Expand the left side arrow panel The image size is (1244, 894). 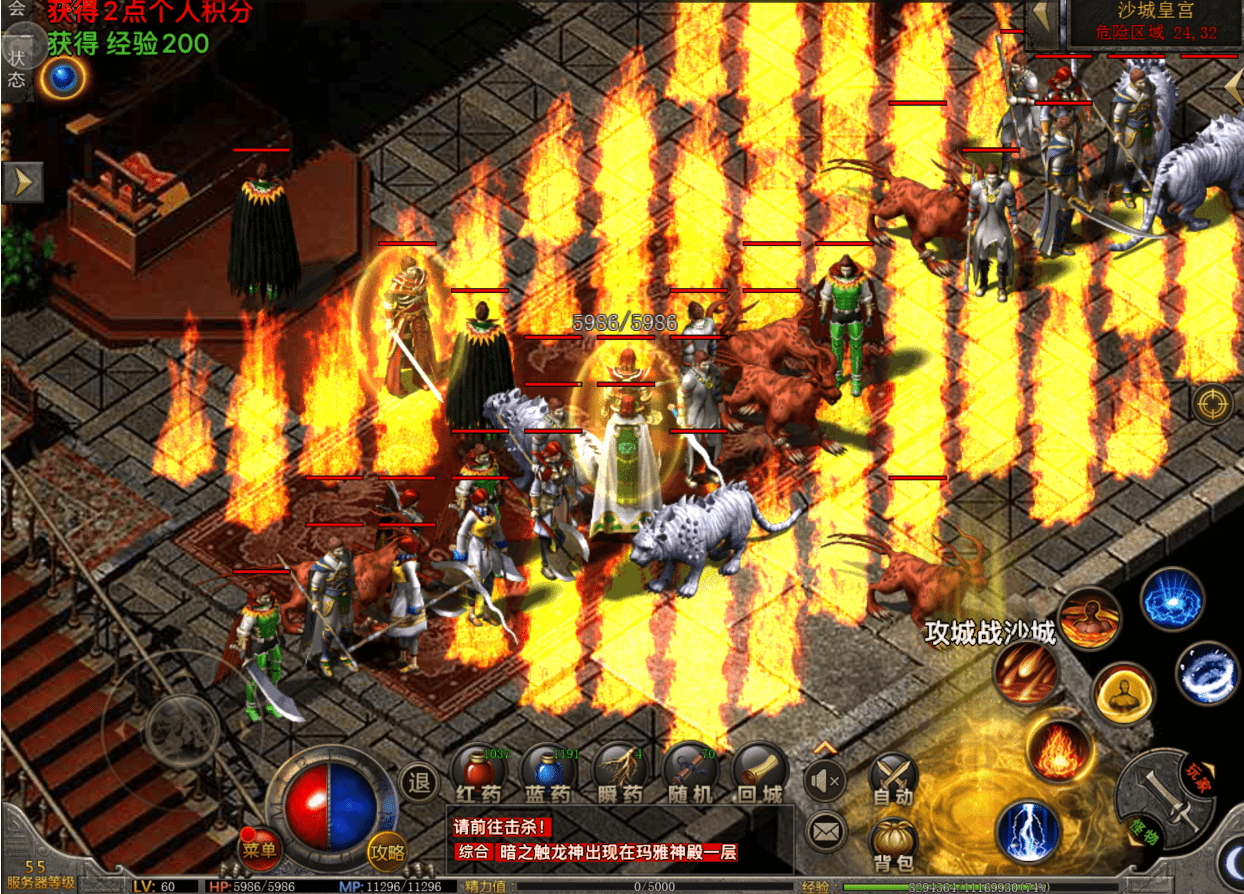[22, 182]
